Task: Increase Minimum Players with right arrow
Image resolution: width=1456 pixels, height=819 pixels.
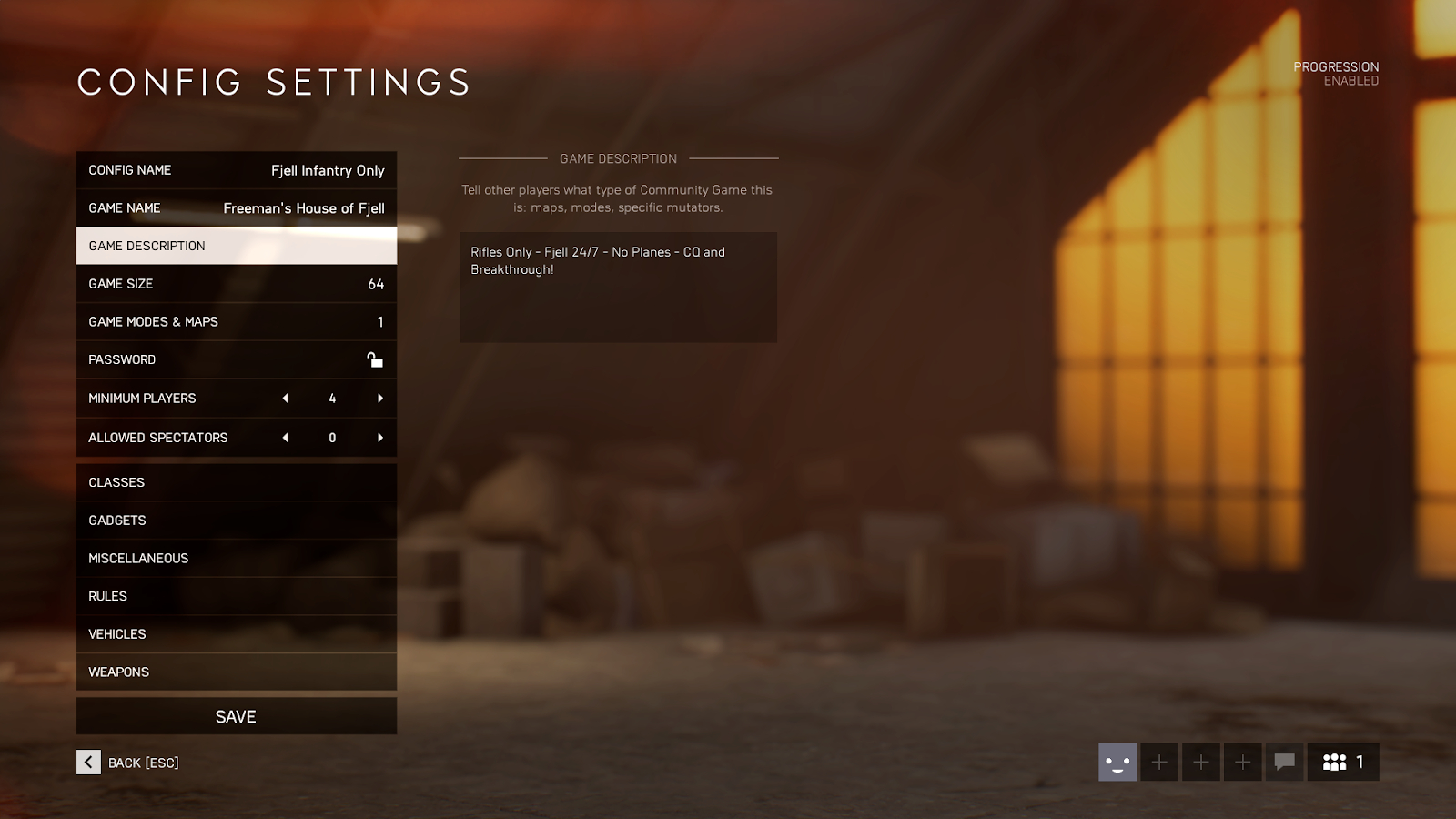Action: click(x=379, y=399)
